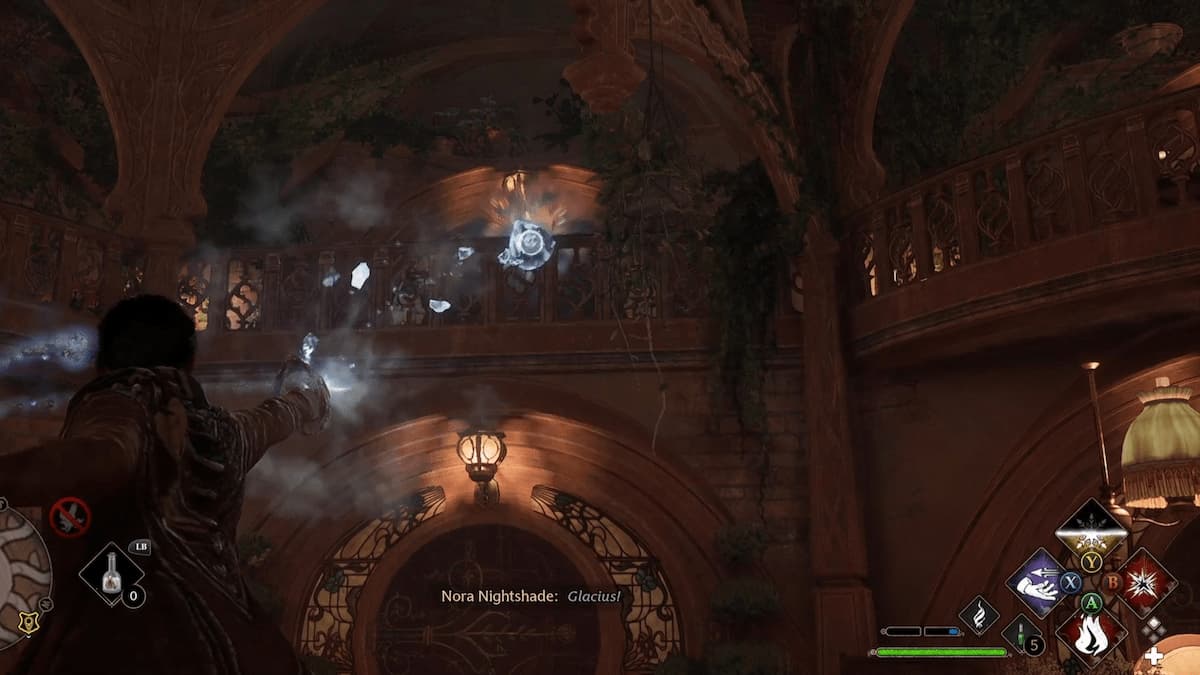
Task: Select the ancient magic swirl icon
Action: tap(978, 615)
